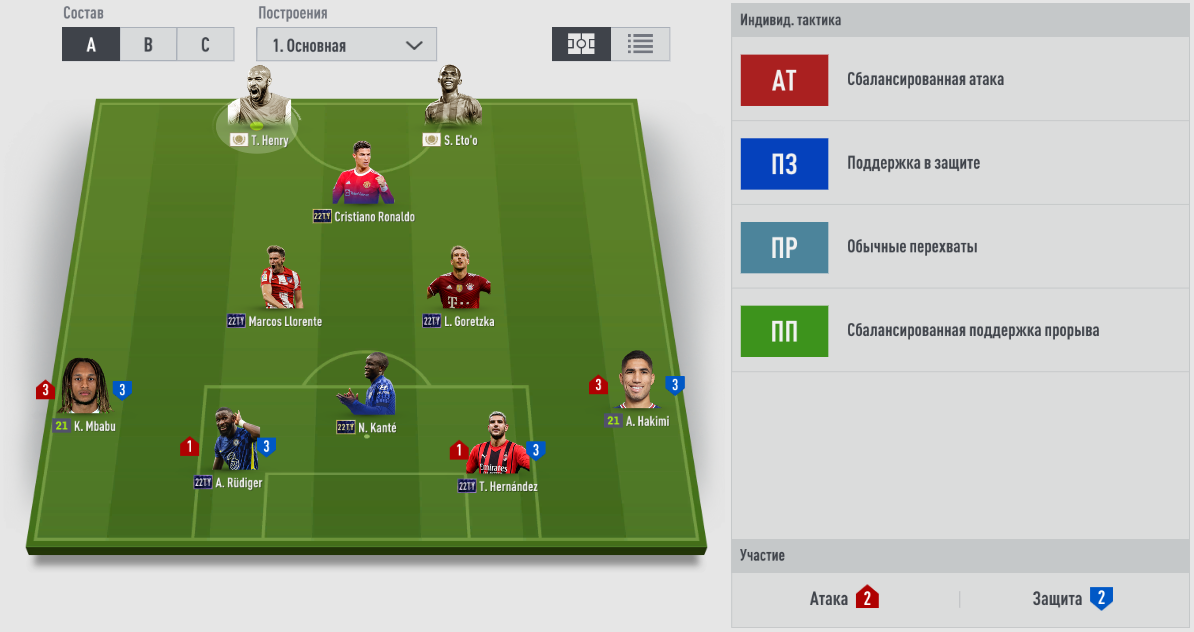Switch to squad tab A
The height and width of the screenshot is (632, 1194).
point(91,45)
